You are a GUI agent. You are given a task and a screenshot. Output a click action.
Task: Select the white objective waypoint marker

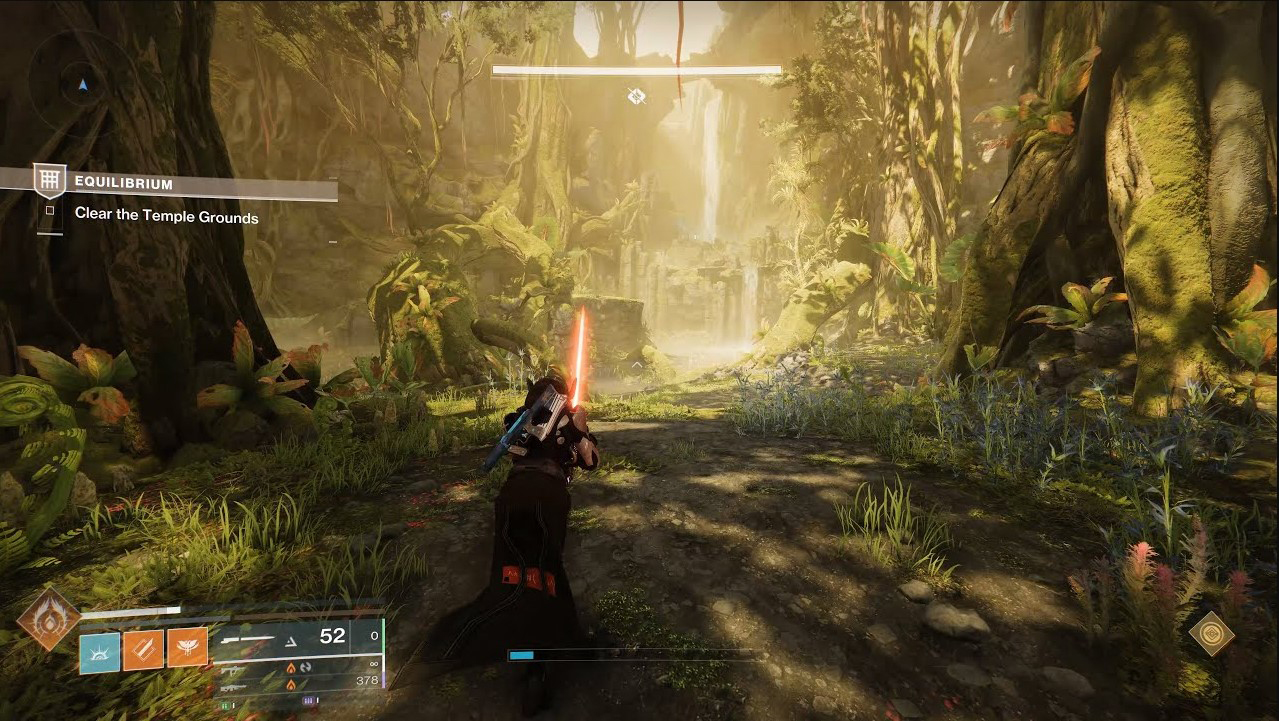coord(636,96)
